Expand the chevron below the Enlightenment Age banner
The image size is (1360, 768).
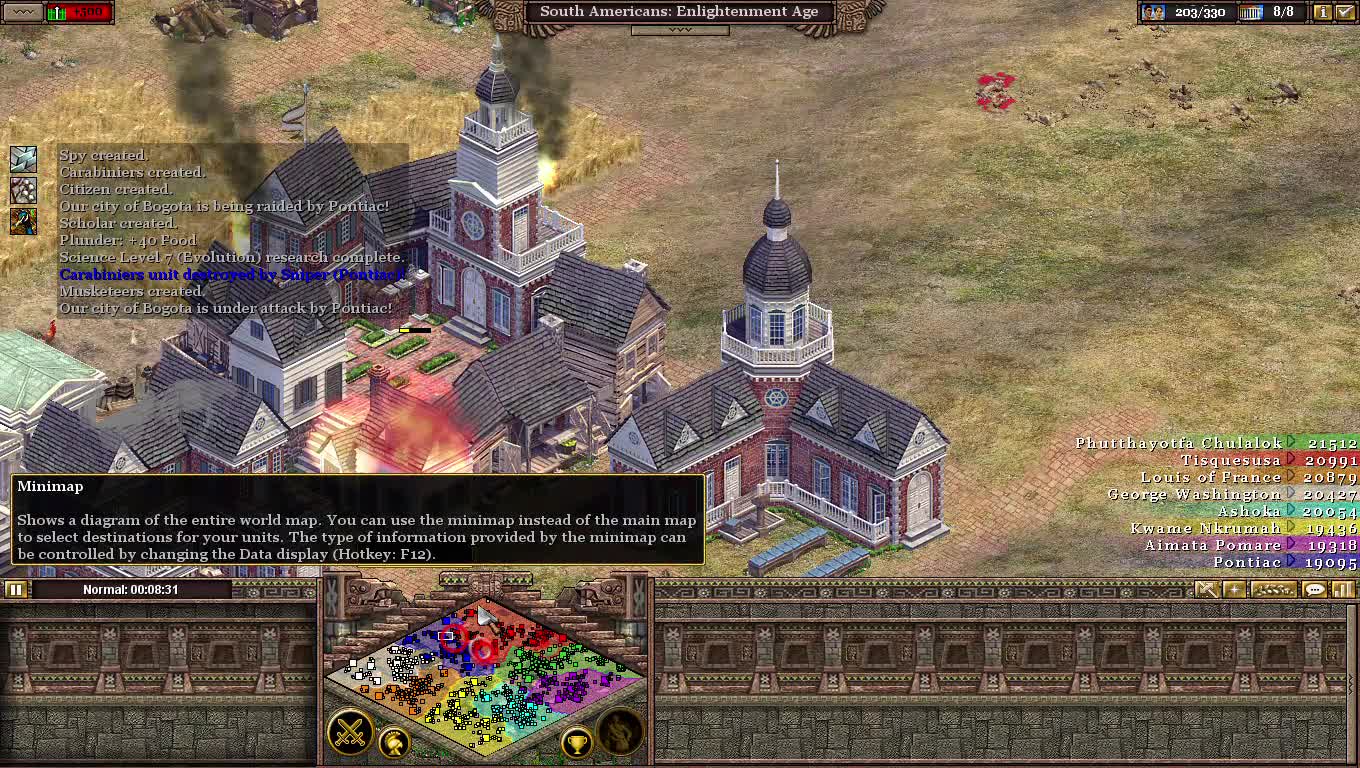(x=680, y=30)
